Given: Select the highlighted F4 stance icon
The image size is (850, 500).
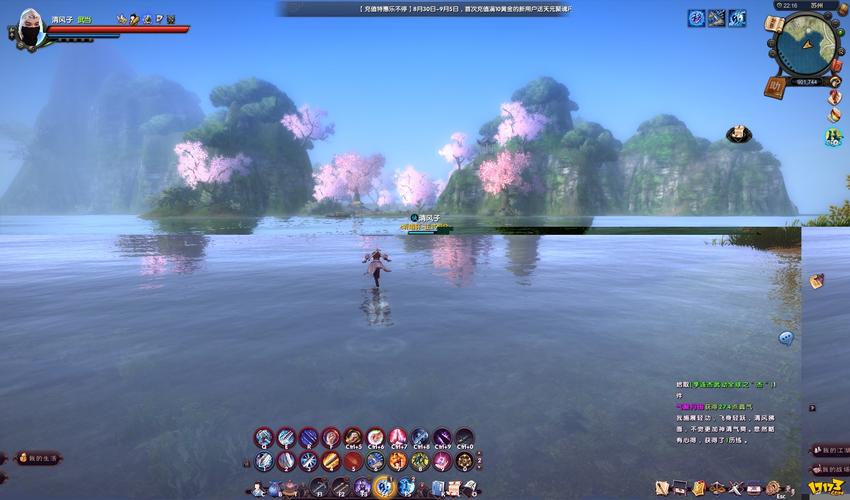Looking at the screenshot, I should [383, 487].
